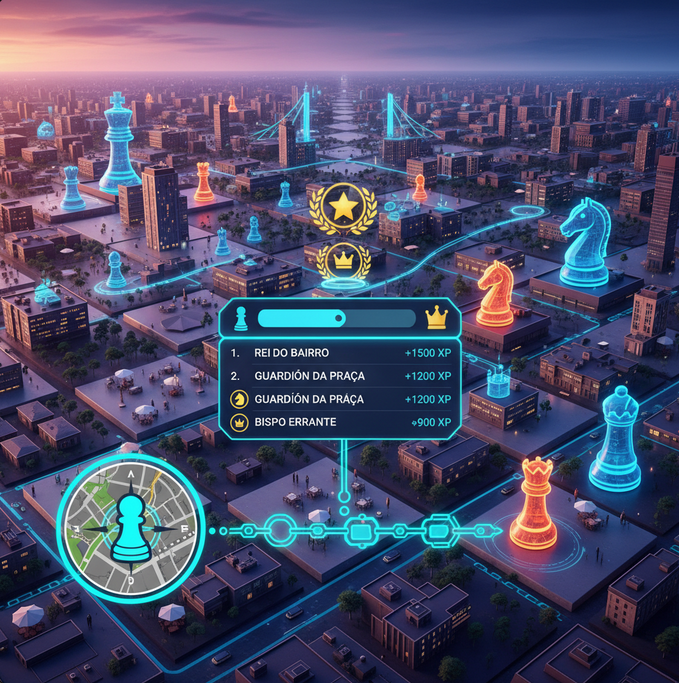Select Guardión da Praça row numbered 2

coord(340,376)
